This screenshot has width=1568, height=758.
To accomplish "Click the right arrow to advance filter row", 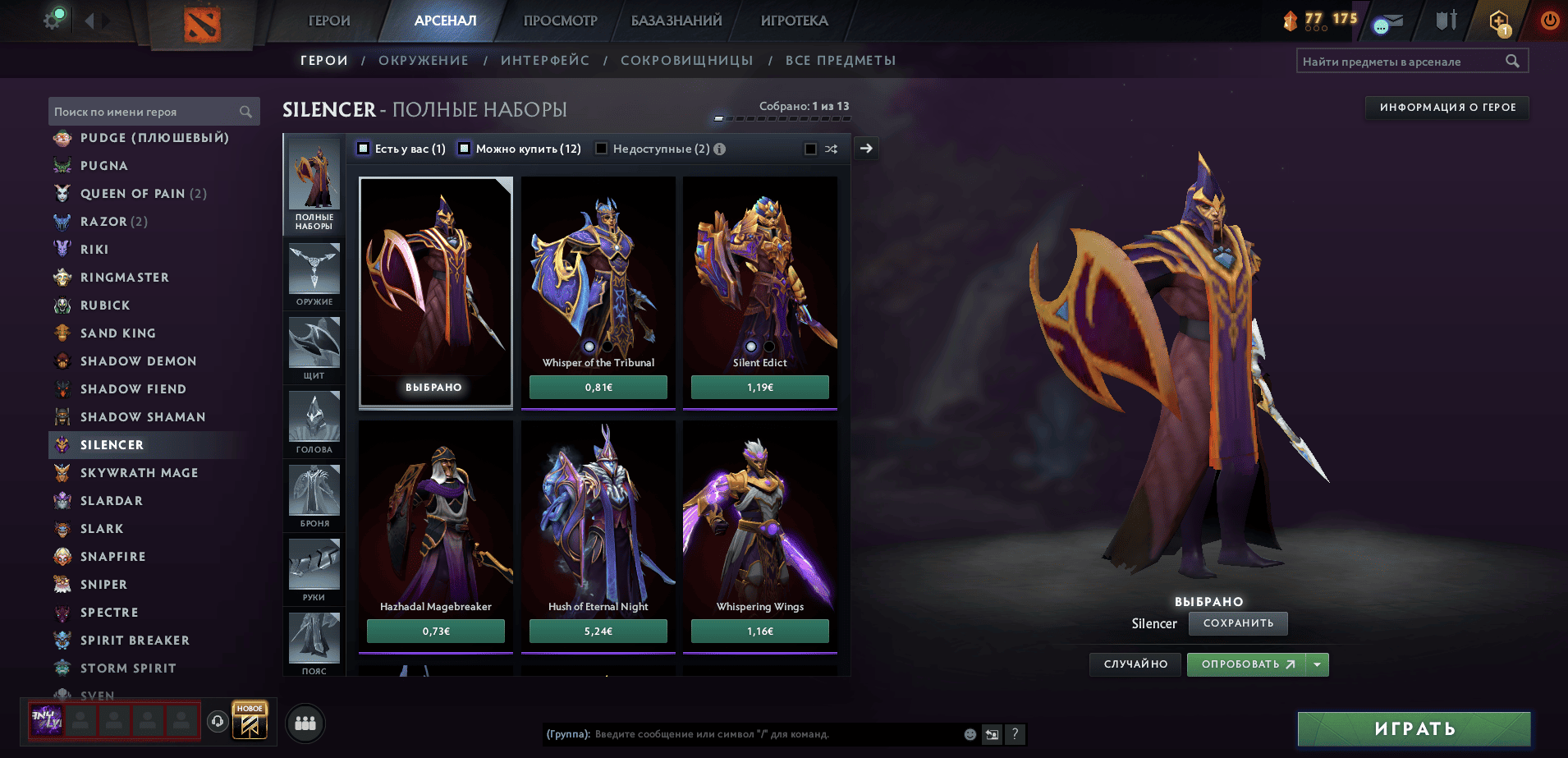I will coord(865,149).
